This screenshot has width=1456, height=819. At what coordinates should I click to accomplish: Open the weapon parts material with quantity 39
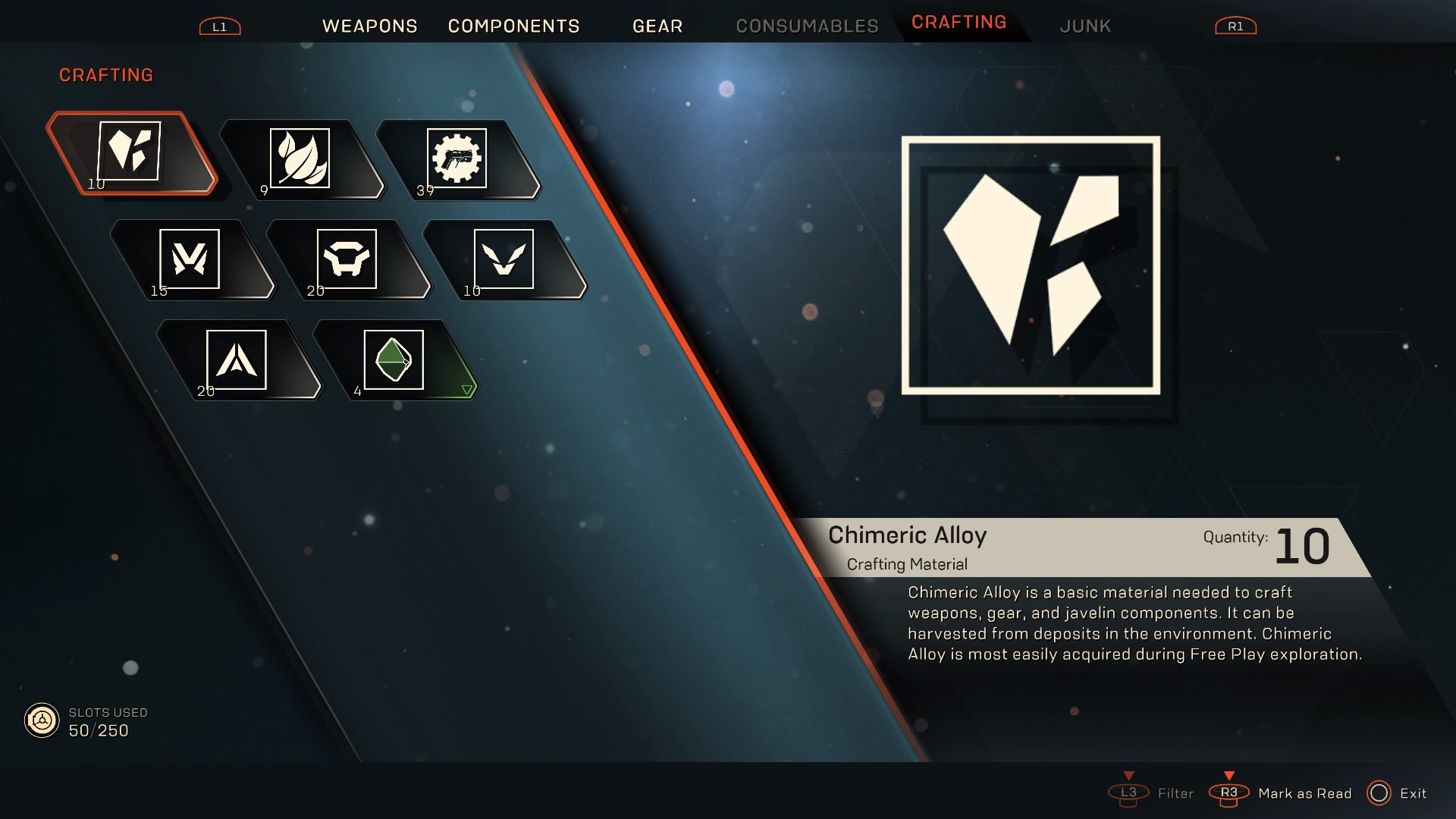coord(458,158)
